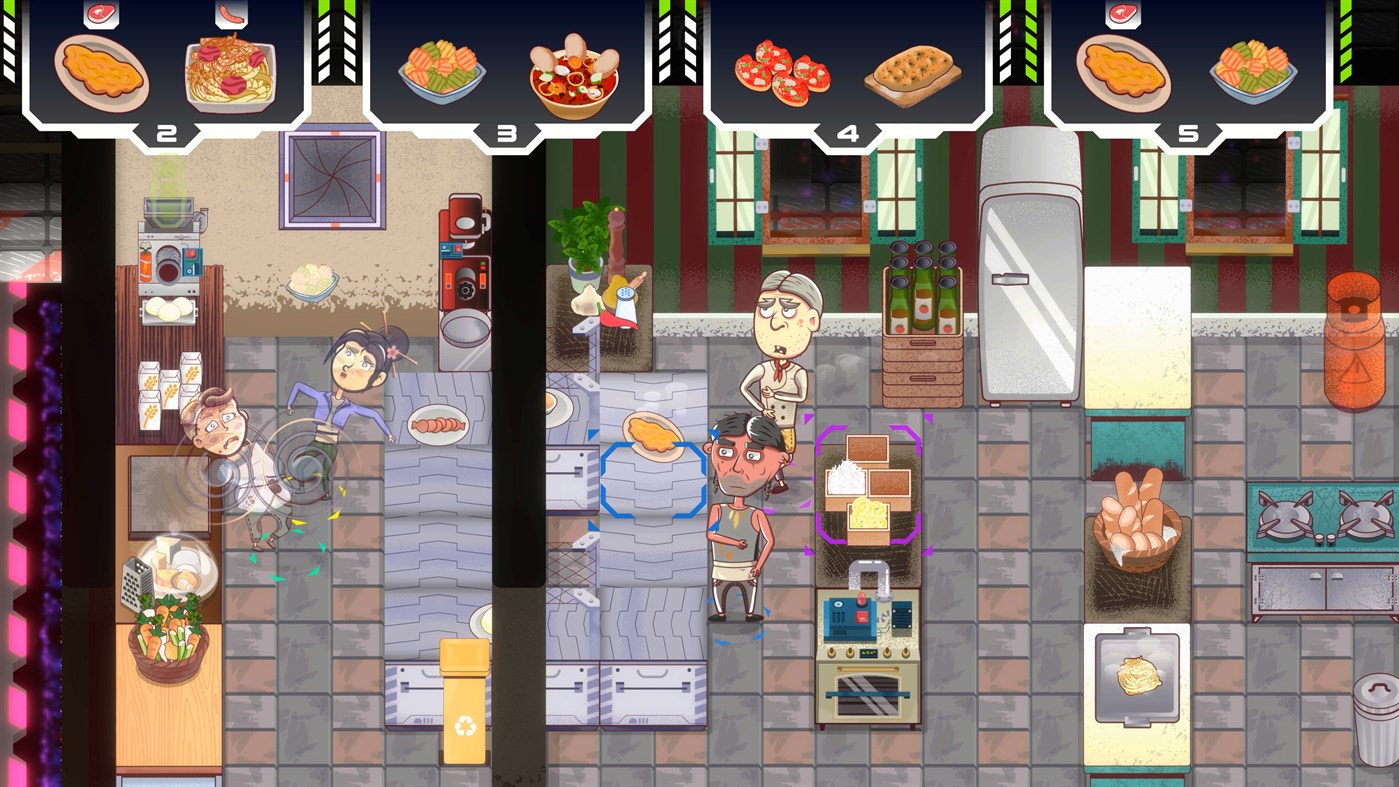Select the focaccia bread icon in order 4
The height and width of the screenshot is (787, 1399).
click(911, 70)
